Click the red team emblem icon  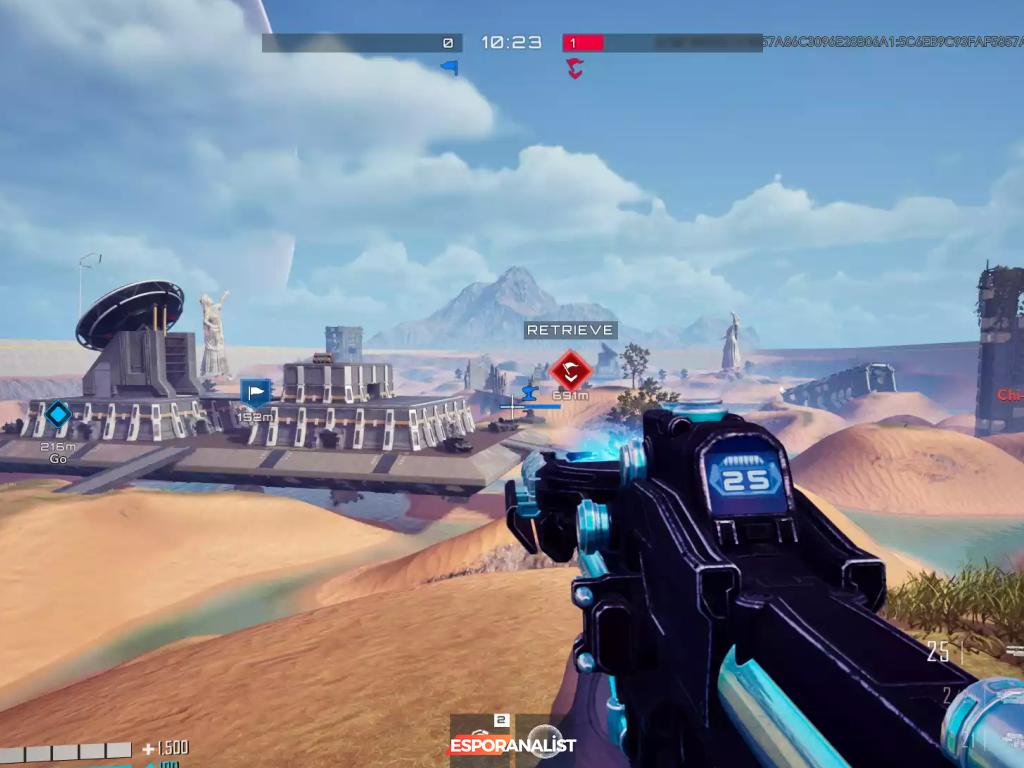(574, 68)
